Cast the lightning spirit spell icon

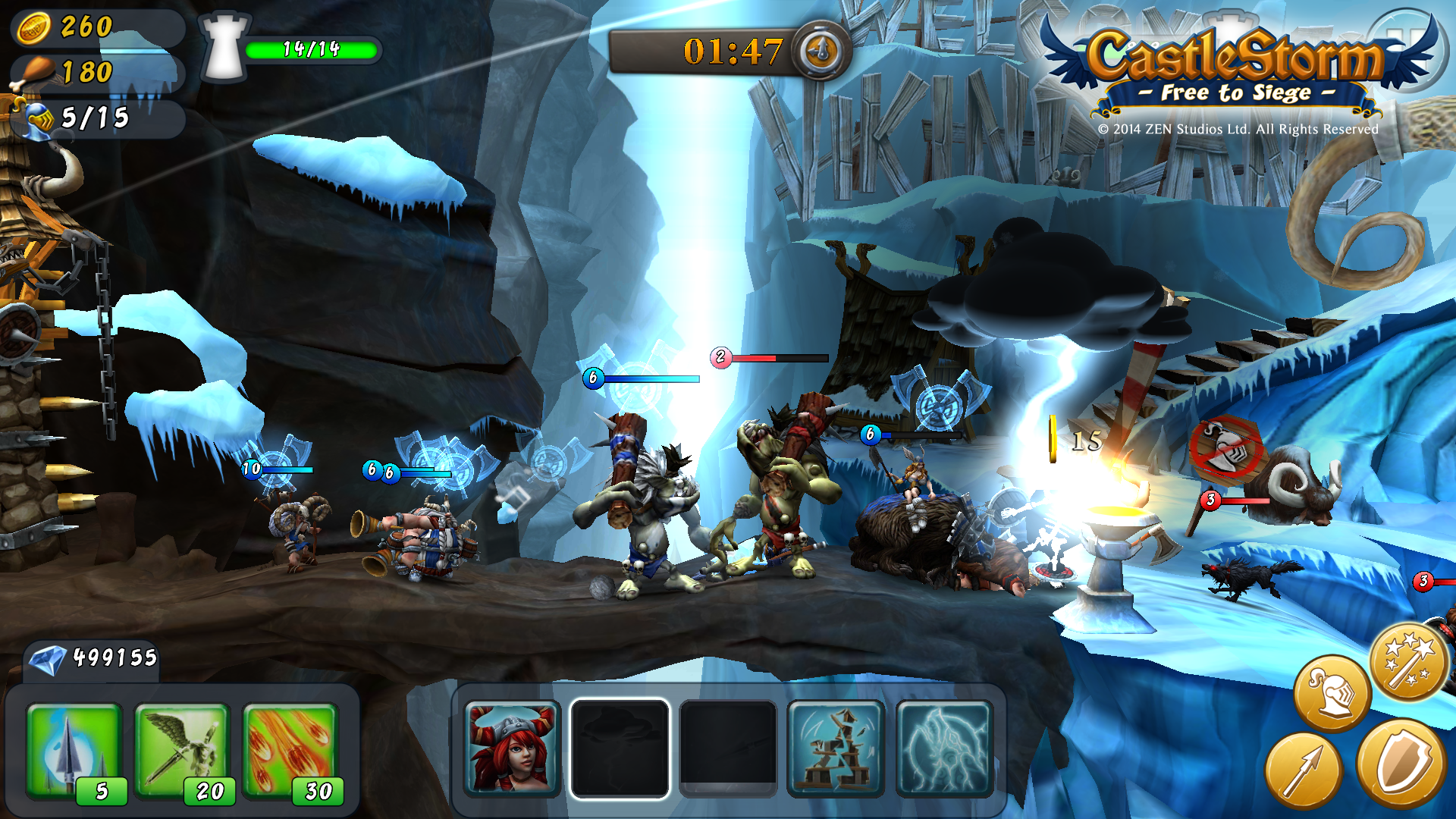[944, 748]
